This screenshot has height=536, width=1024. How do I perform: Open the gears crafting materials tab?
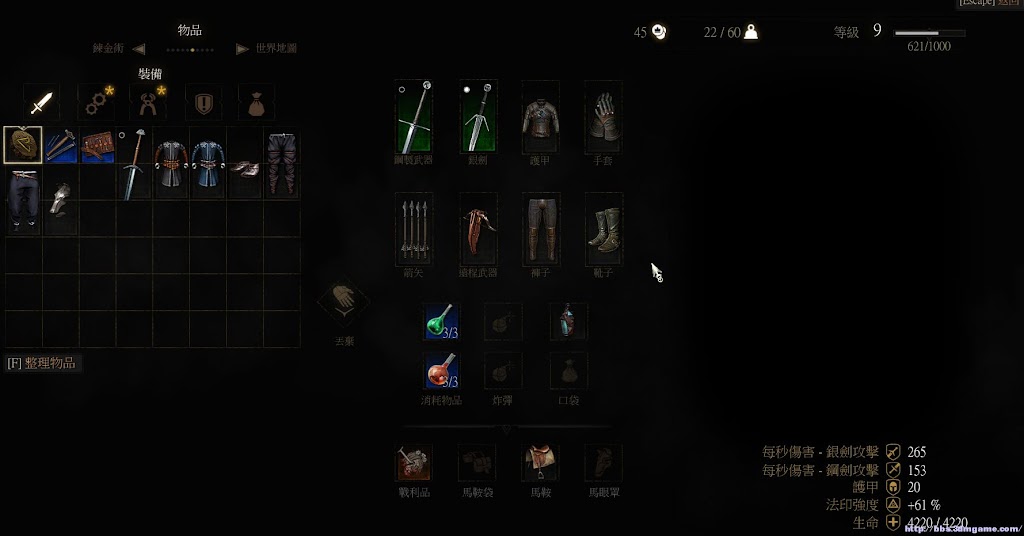click(97, 103)
